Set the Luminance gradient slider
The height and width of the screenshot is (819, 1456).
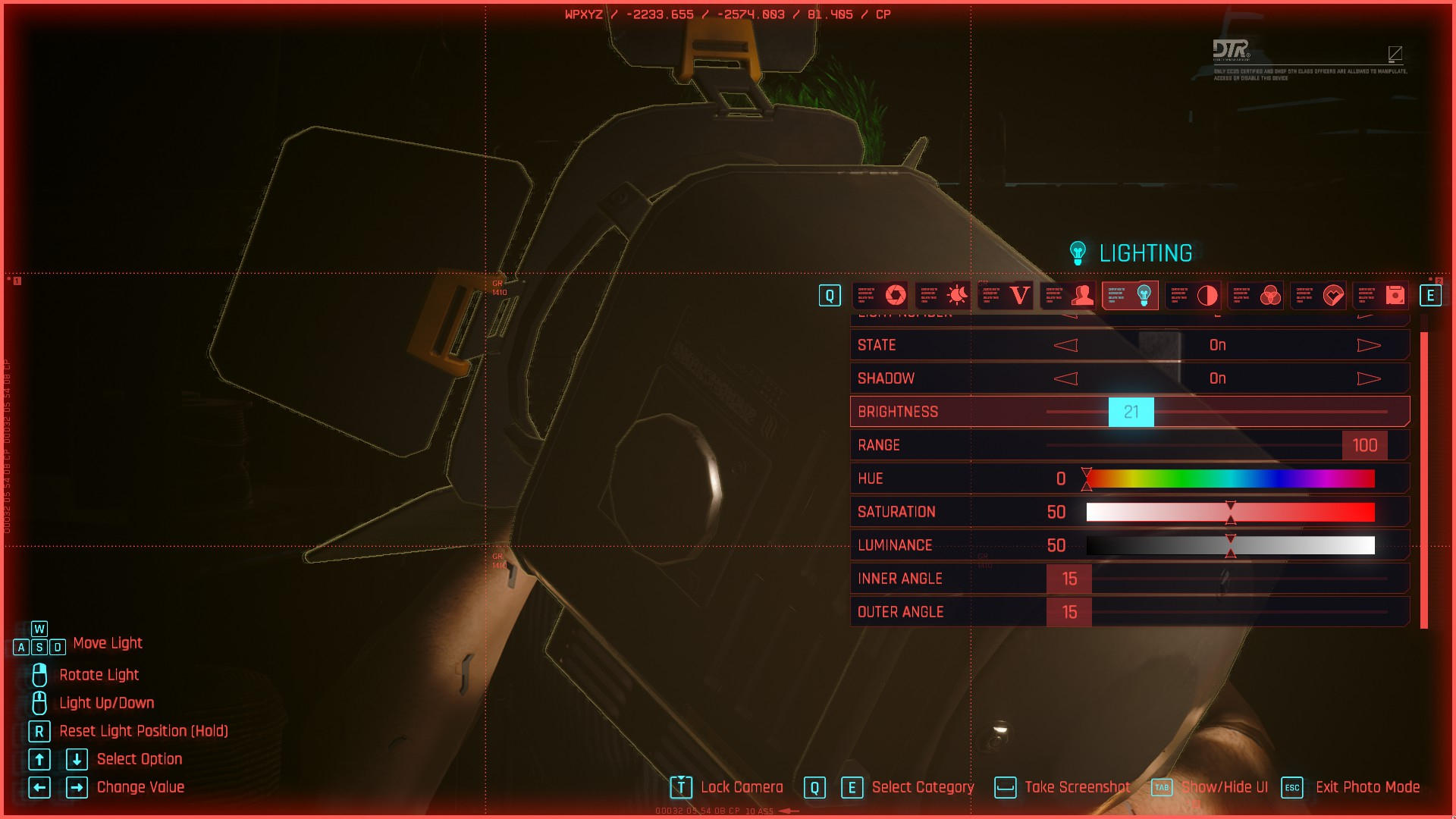(1230, 546)
